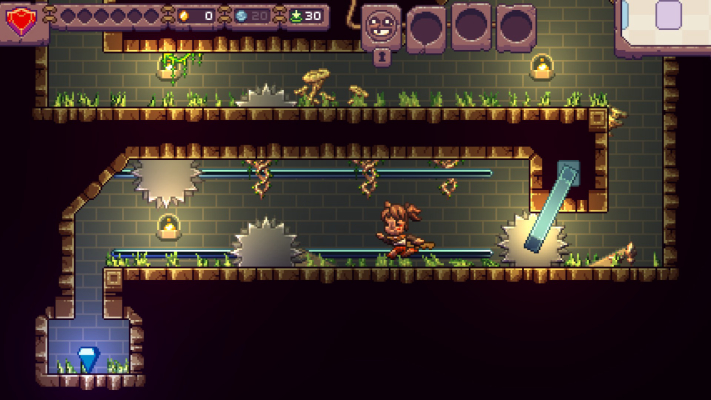Select the stone face item slot
The width and height of the screenshot is (711, 400).
tap(381, 25)
